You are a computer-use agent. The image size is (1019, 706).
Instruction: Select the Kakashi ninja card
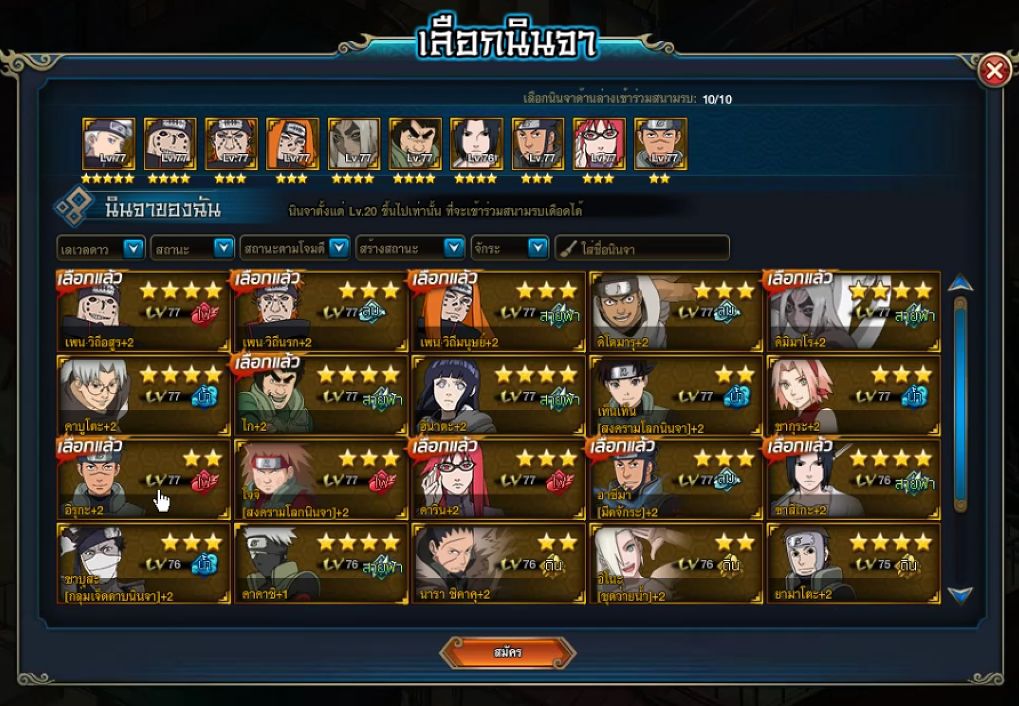coord(320,564)
